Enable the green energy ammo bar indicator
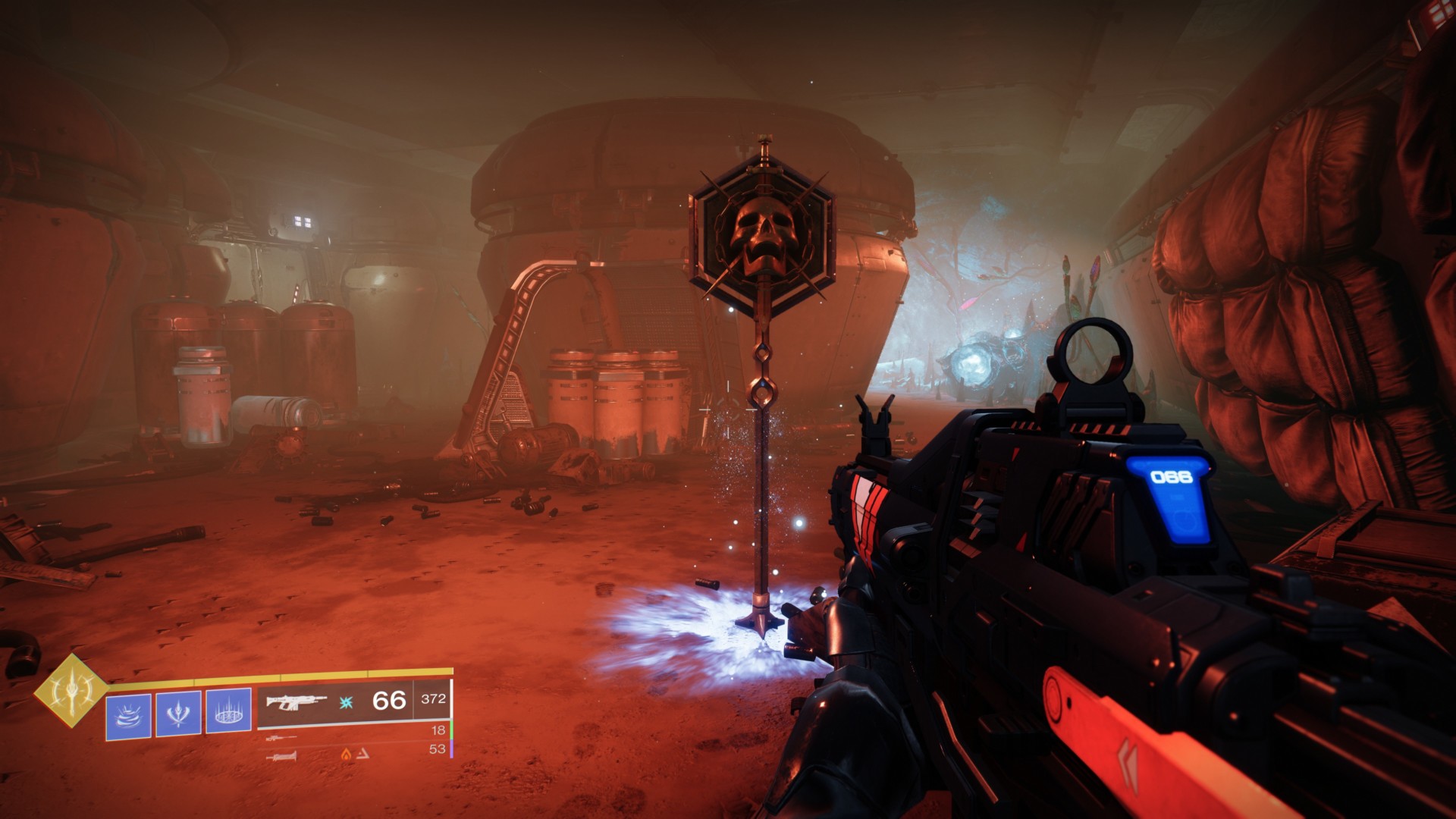 (x=452, y=730)
